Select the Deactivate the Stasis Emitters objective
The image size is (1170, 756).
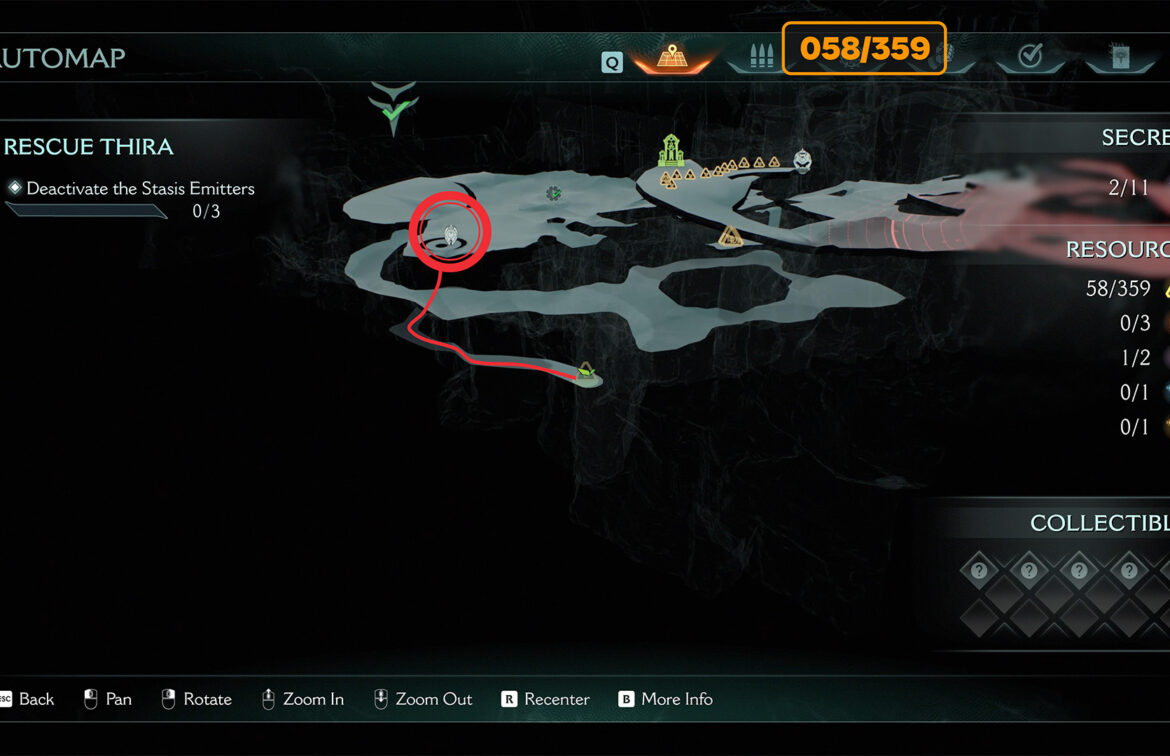pos(140,188)
